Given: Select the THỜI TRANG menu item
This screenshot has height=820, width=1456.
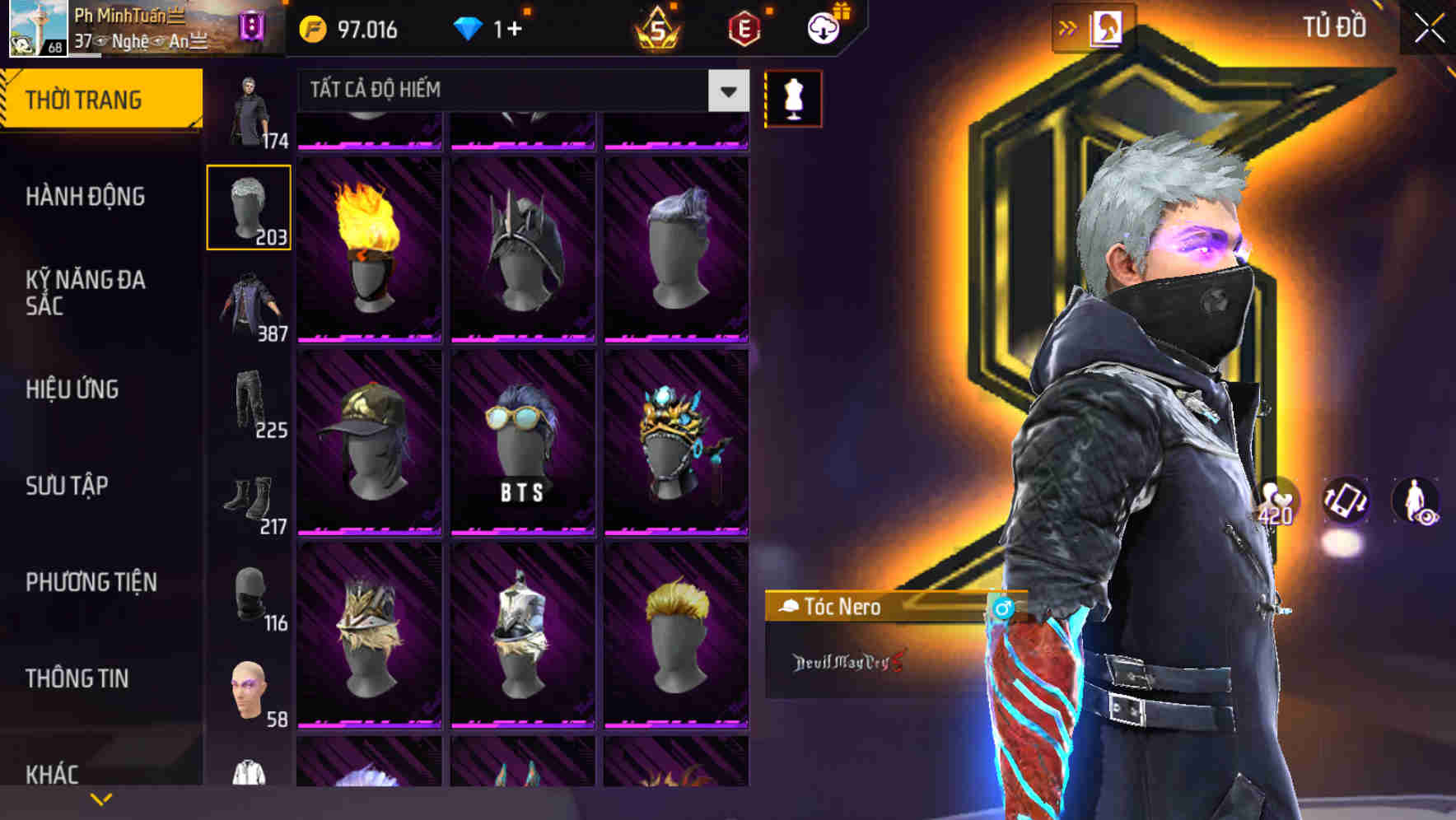Looking at the screenshot, I should [82, 98].
